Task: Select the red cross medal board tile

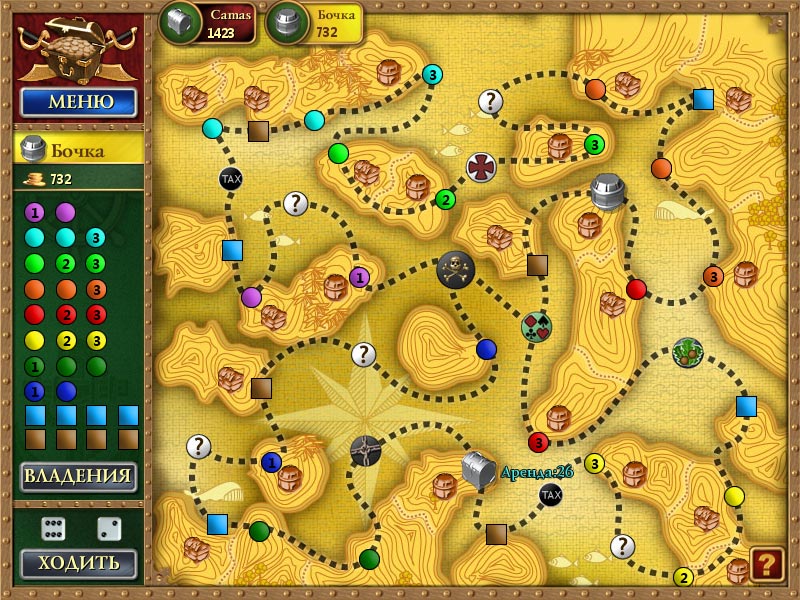Action: click(x=481, y=167)
